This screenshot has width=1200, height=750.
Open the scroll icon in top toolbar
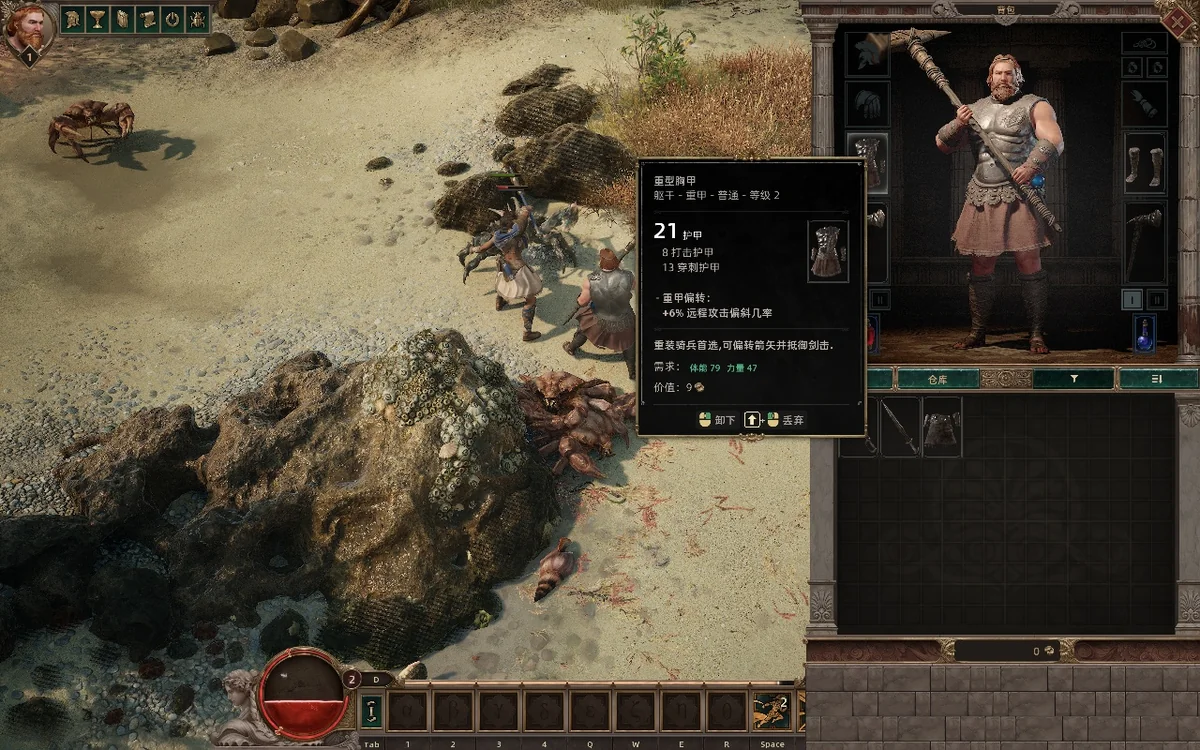(147, 19)
